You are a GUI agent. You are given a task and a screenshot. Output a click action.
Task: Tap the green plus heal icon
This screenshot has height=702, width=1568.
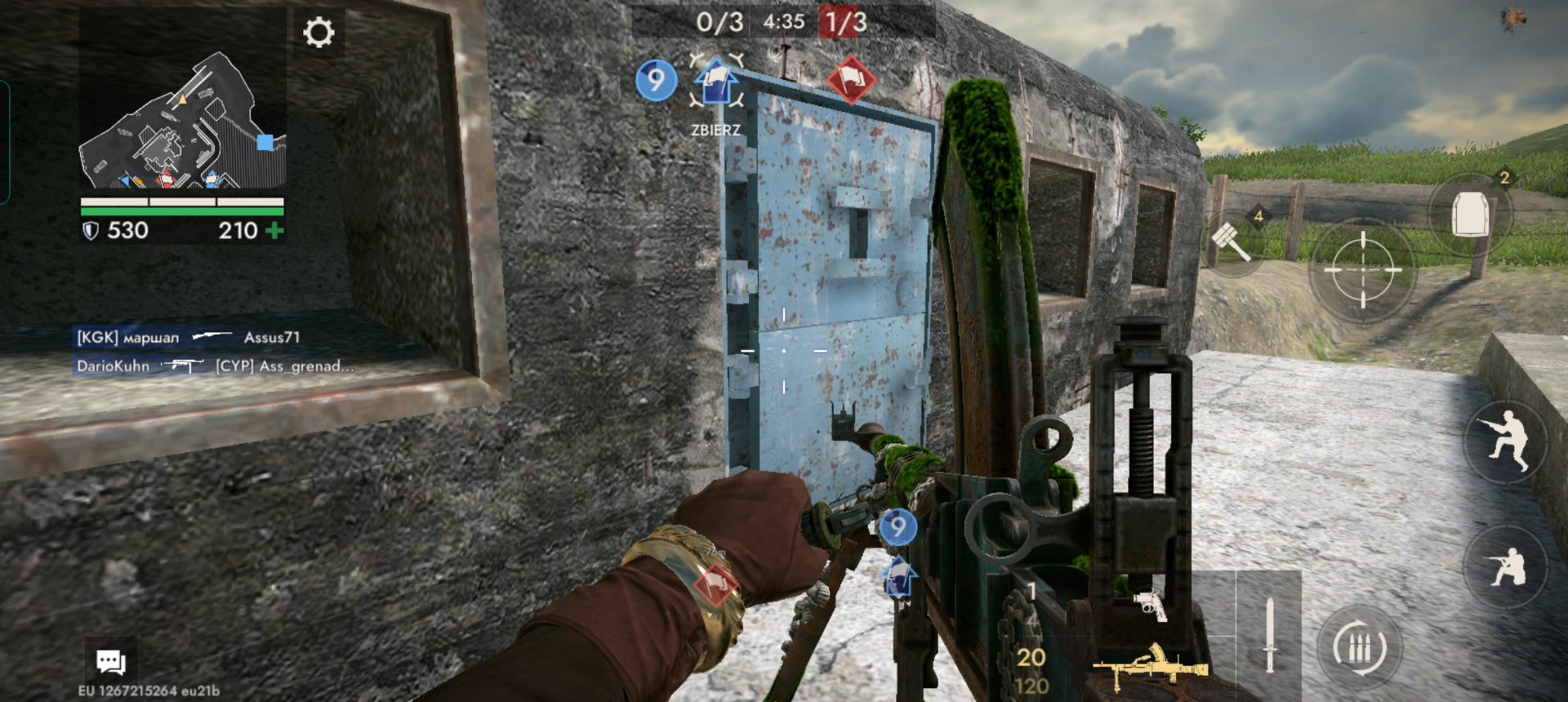pos(275,231)
